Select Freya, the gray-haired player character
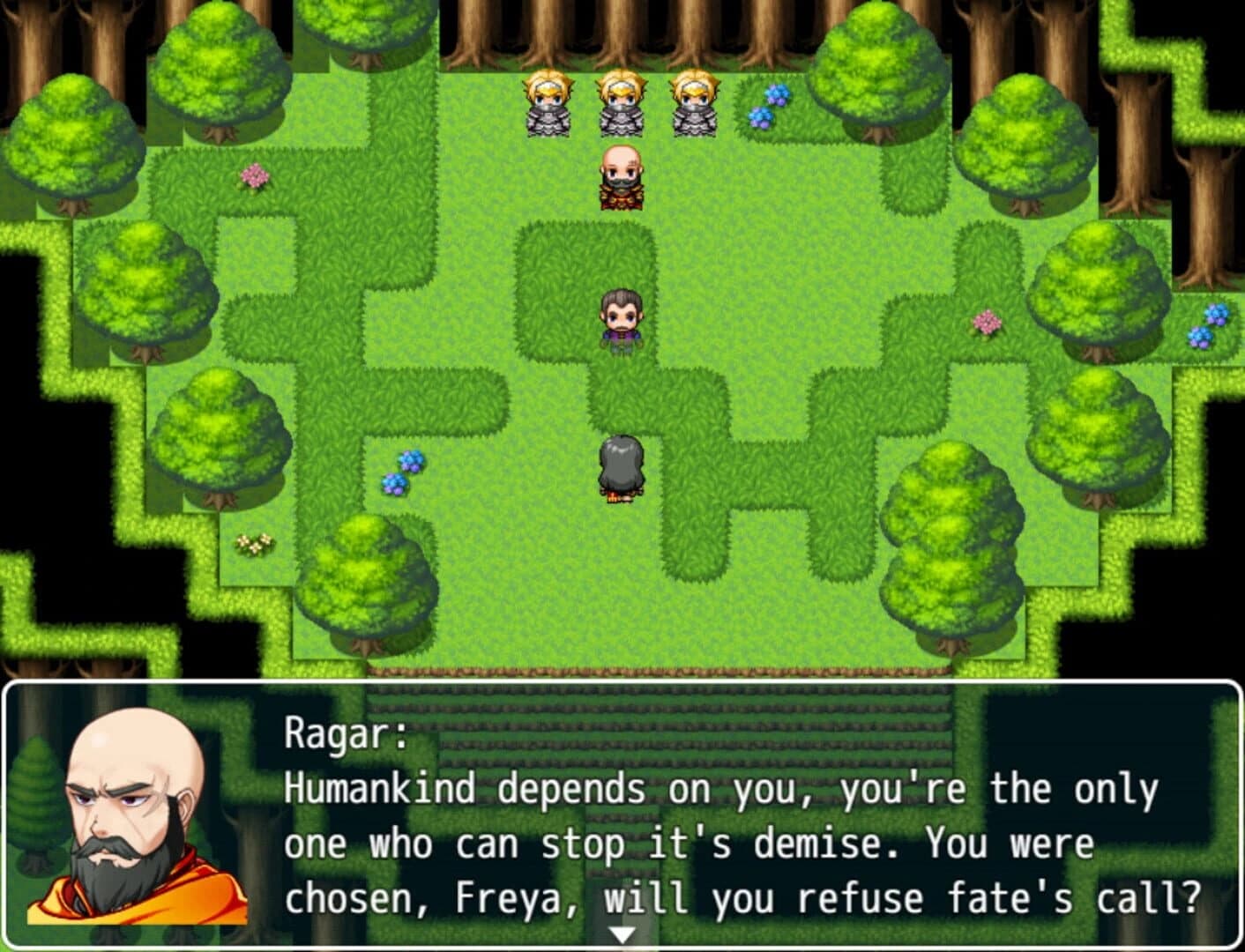Screen dimensions: 1245x952 (622, 467)
